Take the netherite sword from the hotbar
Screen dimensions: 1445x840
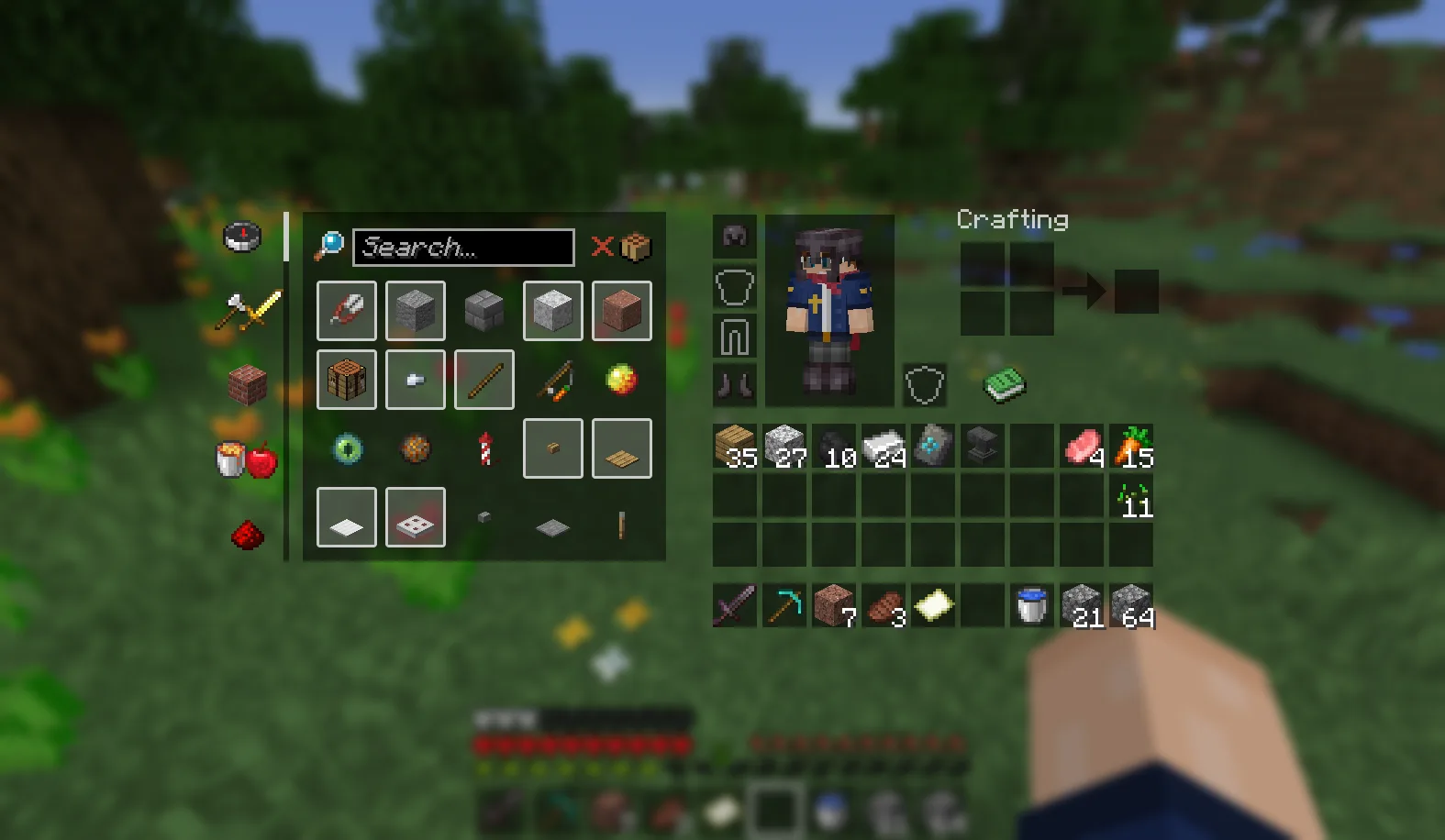[x=732, y=605]
